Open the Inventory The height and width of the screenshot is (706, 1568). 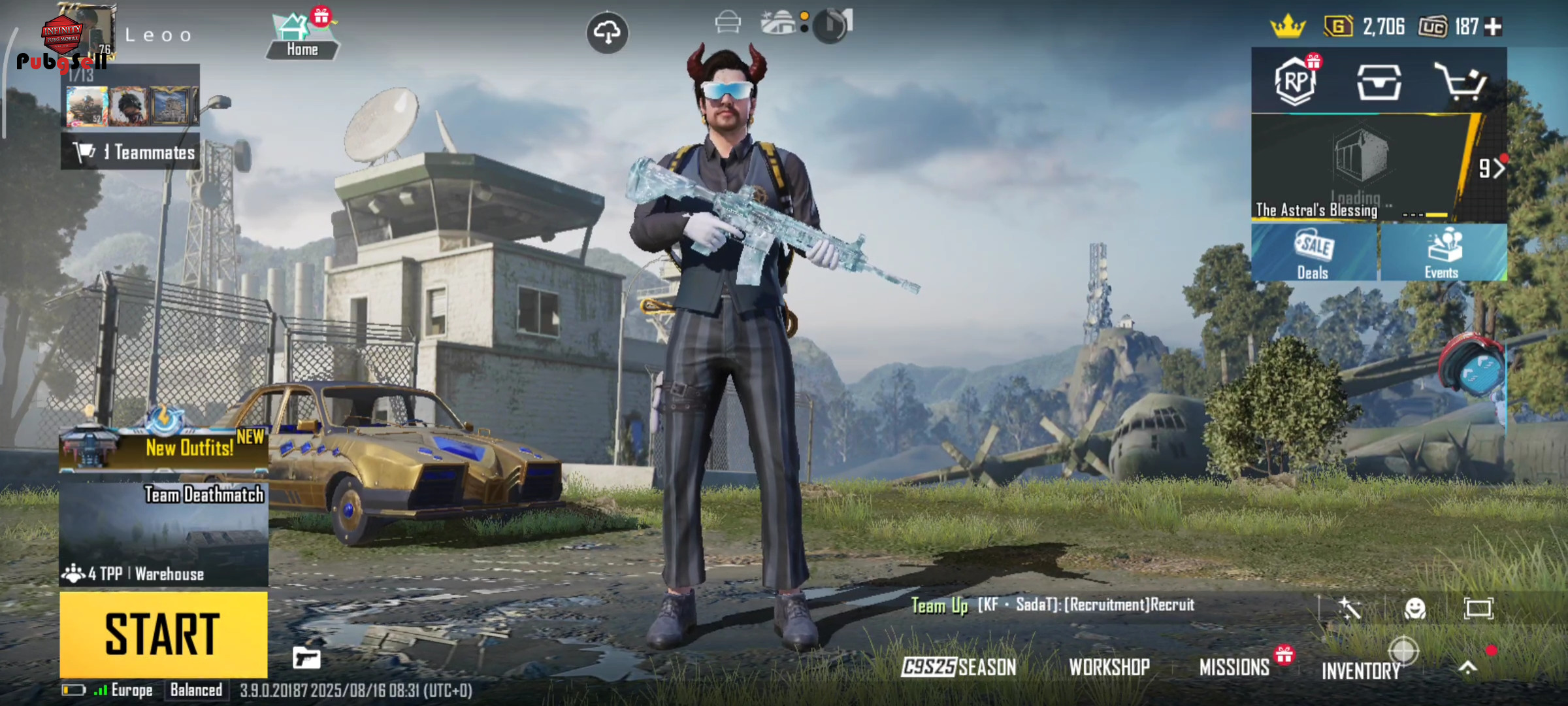pyautogui.click(x=1361, y=670)
